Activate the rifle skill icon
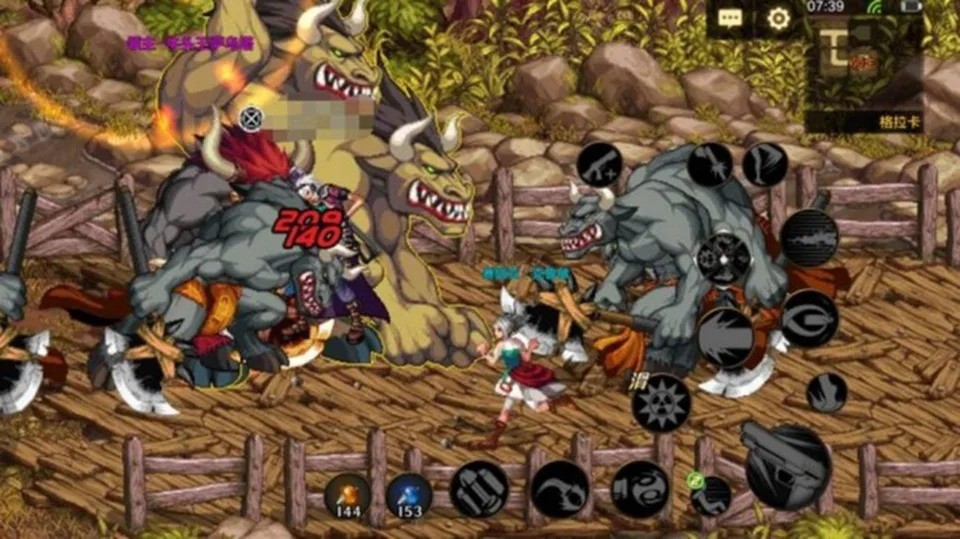 pos(808,237)
